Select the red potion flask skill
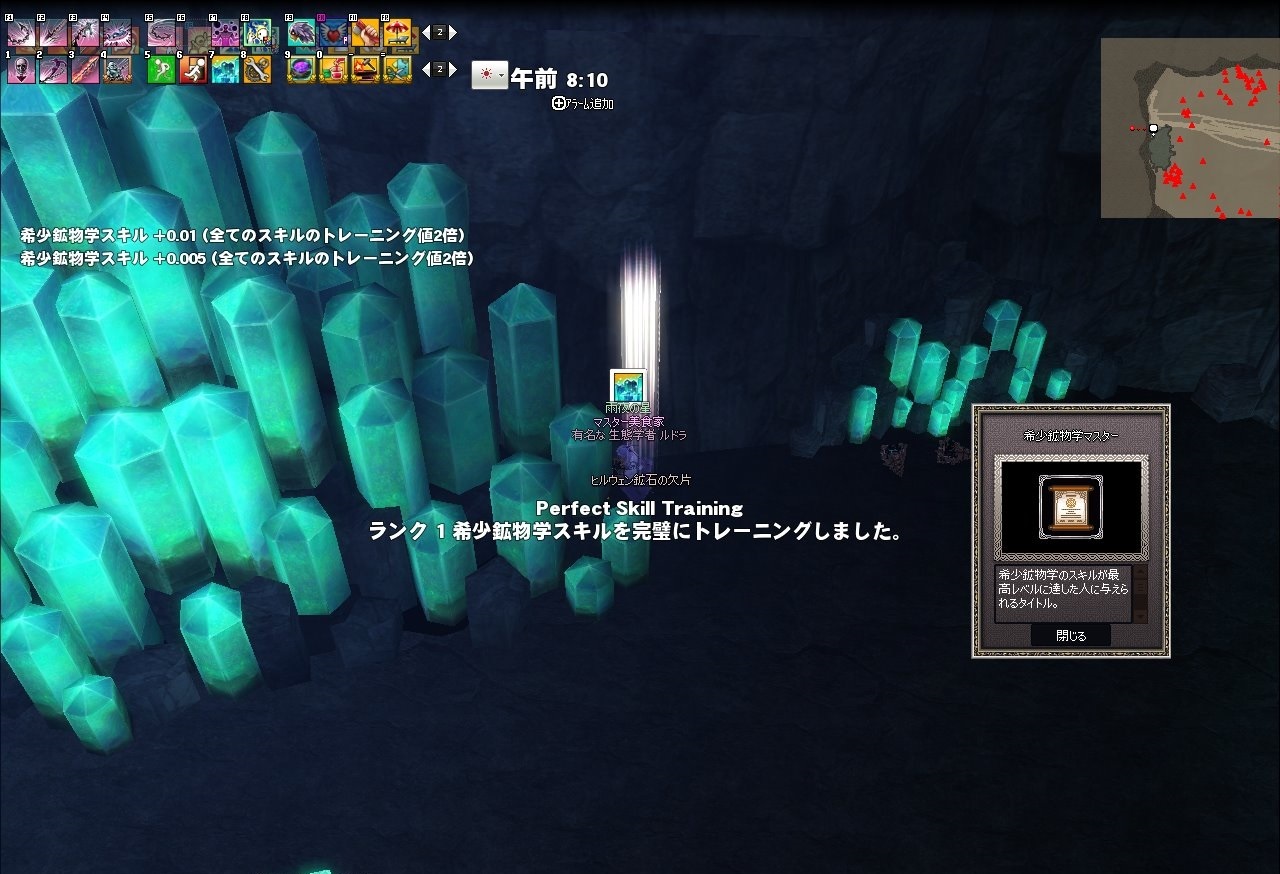 (333, 69)
